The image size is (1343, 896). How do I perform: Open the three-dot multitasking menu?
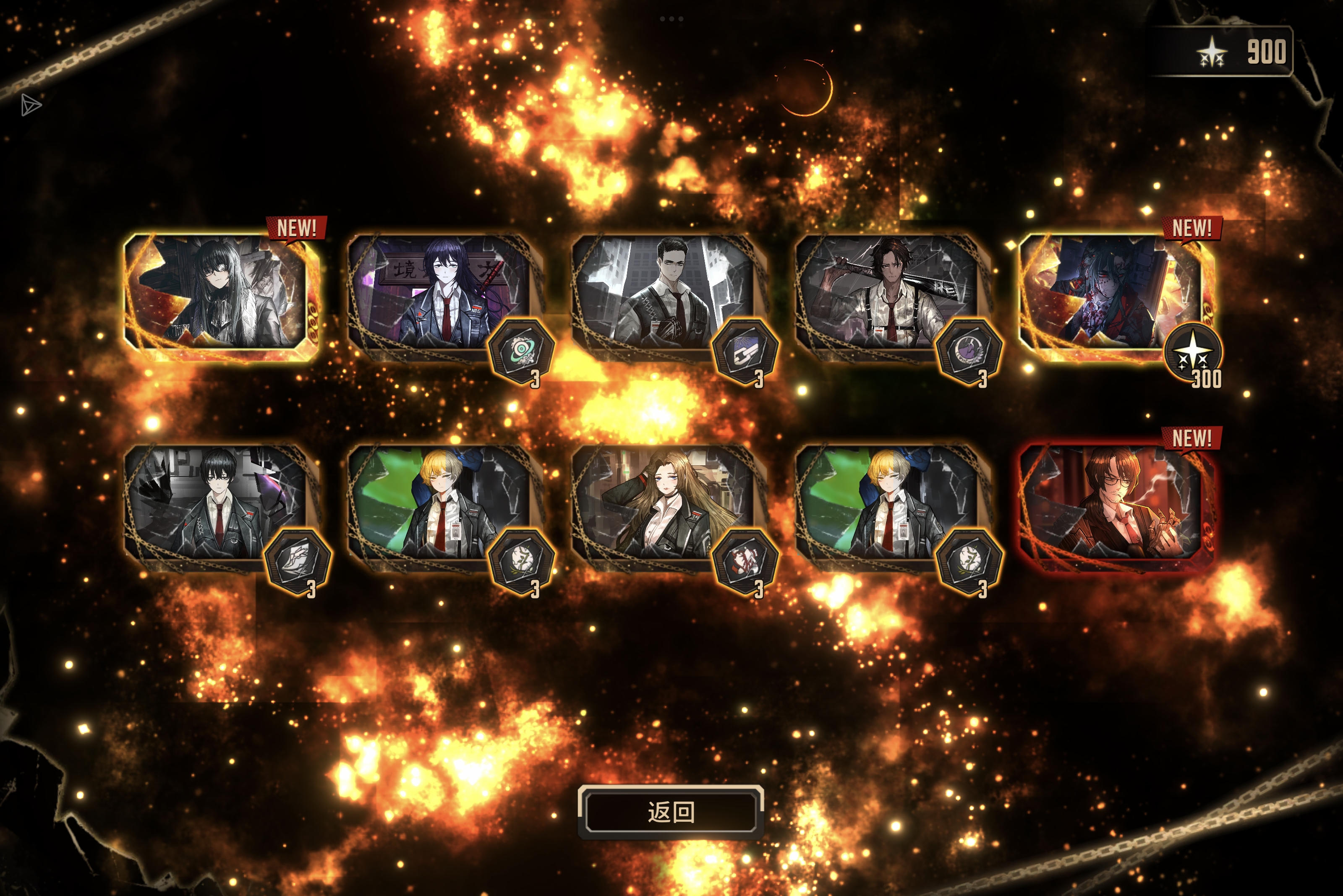pos(671,19)
